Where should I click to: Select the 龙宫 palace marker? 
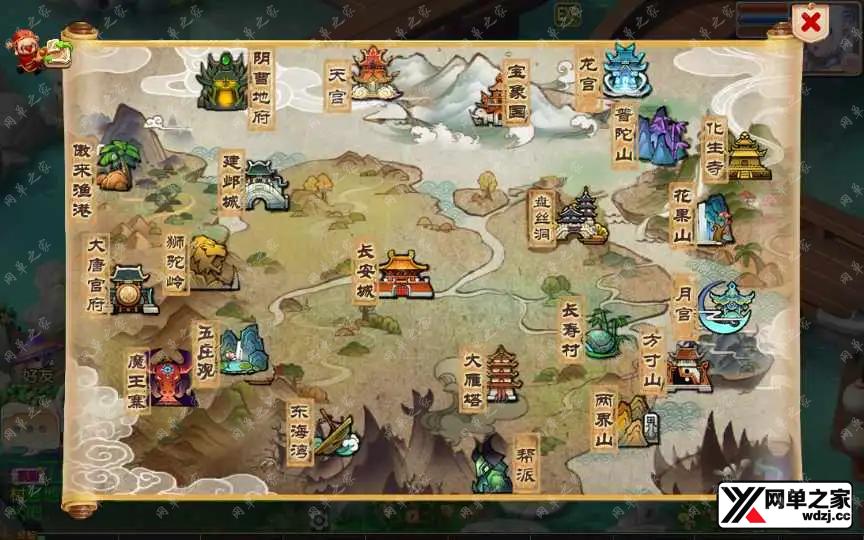click(x=626, y=70)
